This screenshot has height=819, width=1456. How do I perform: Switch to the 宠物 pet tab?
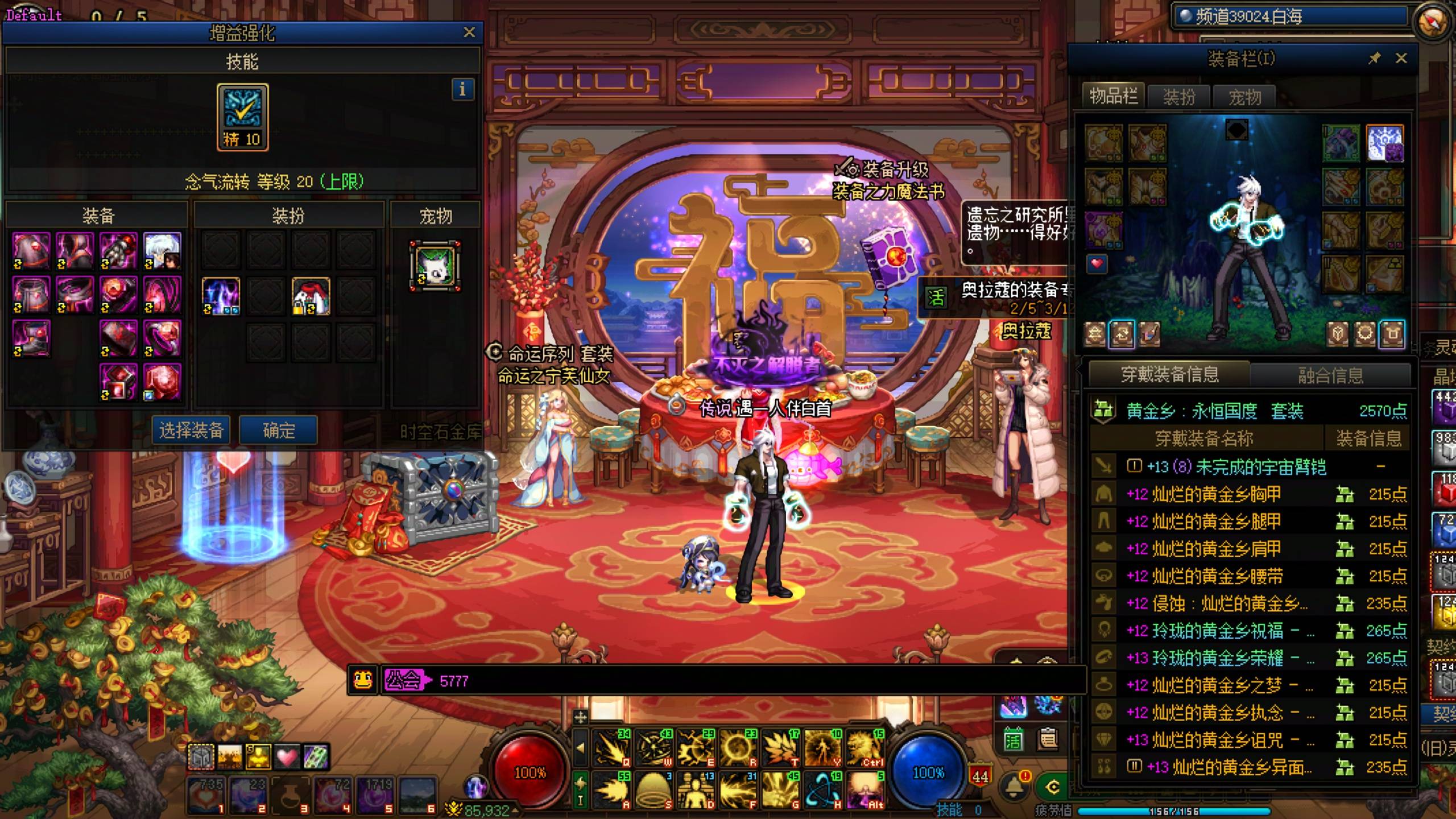pos(1244,97)
